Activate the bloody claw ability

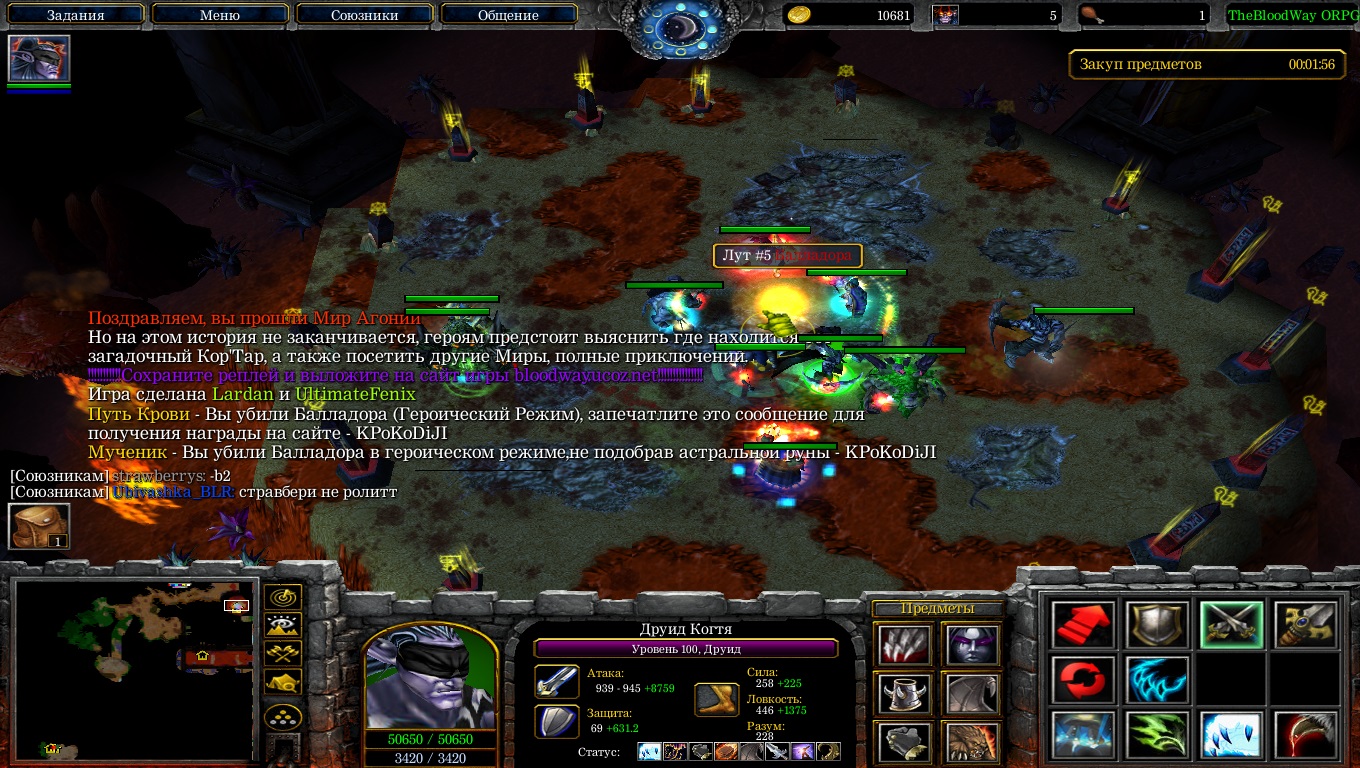[x=1305, y=735]
